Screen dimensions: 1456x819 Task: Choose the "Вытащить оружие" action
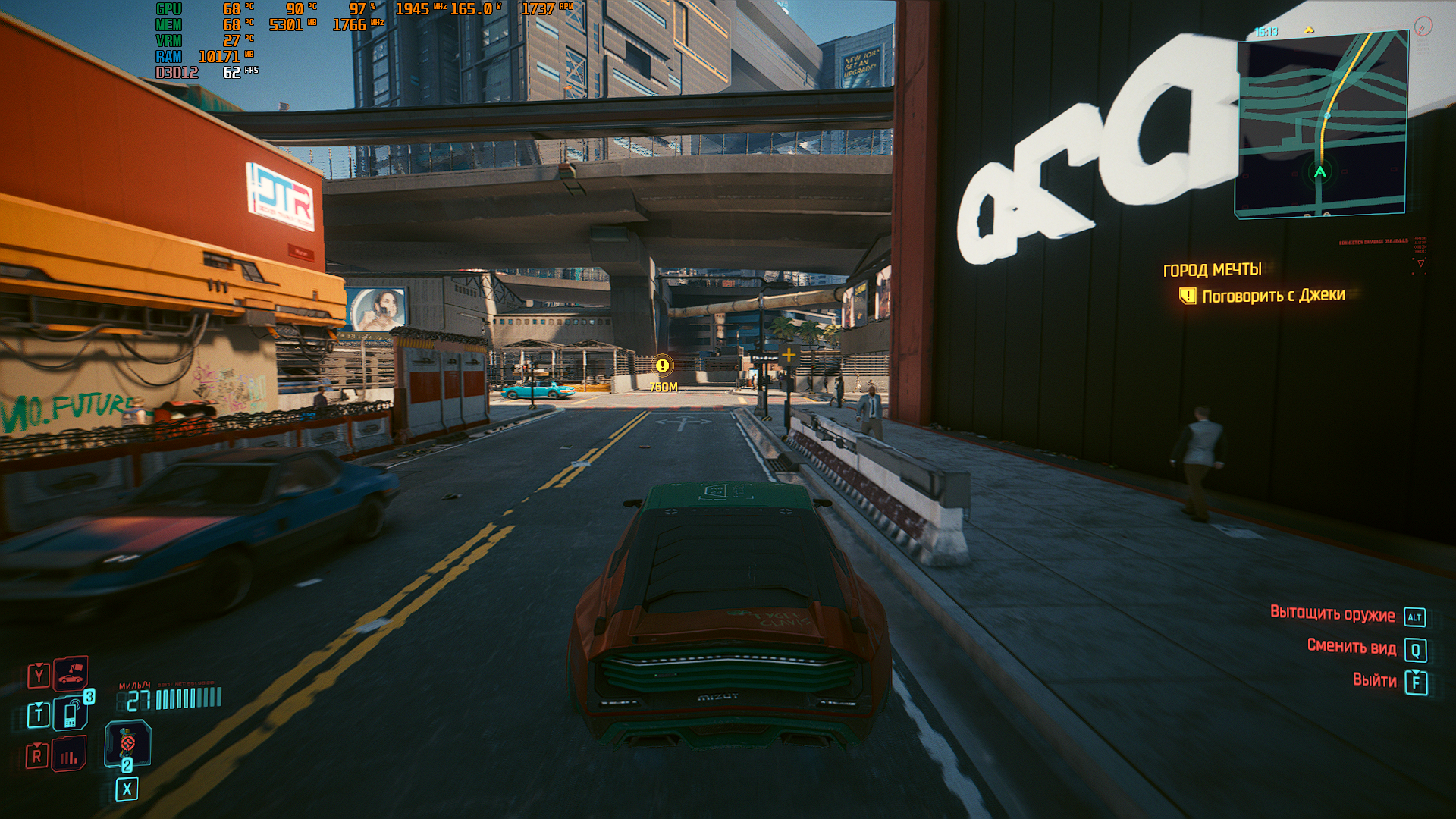tap(1332, 615)
